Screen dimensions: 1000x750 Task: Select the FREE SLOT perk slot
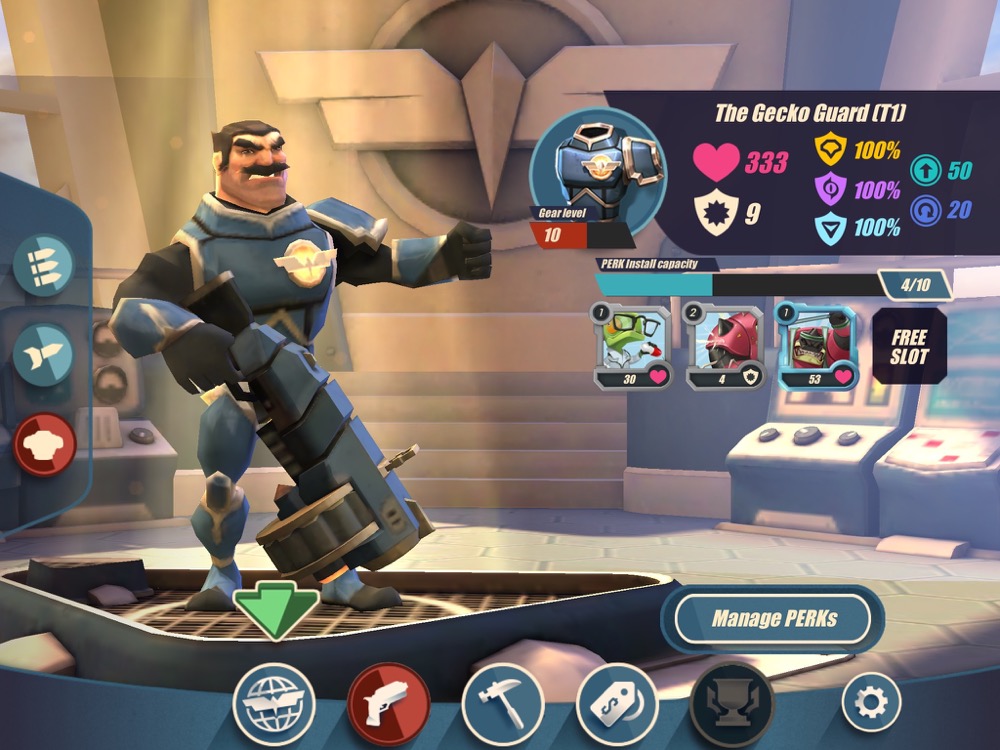(x=909, y=346)
